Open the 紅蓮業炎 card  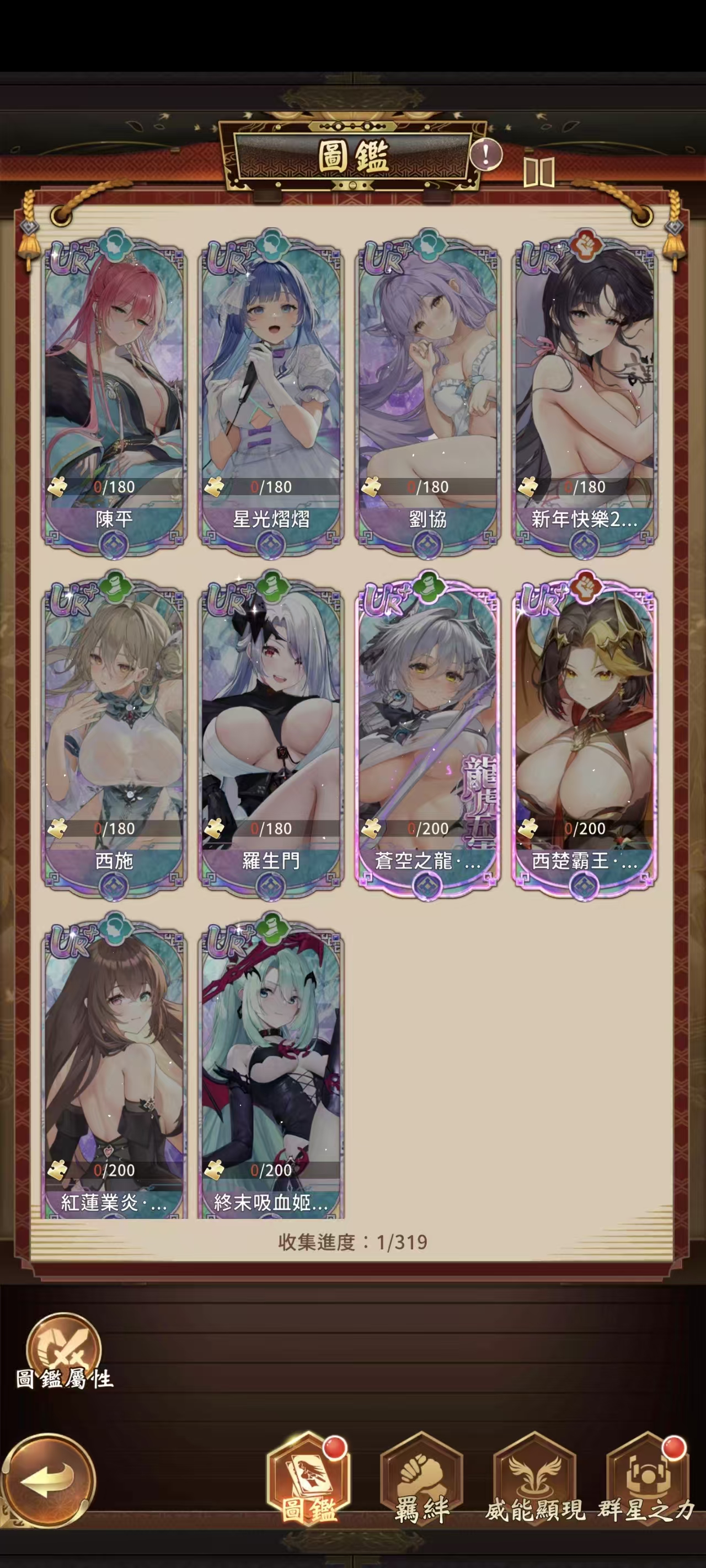[x=114, y=1071]
